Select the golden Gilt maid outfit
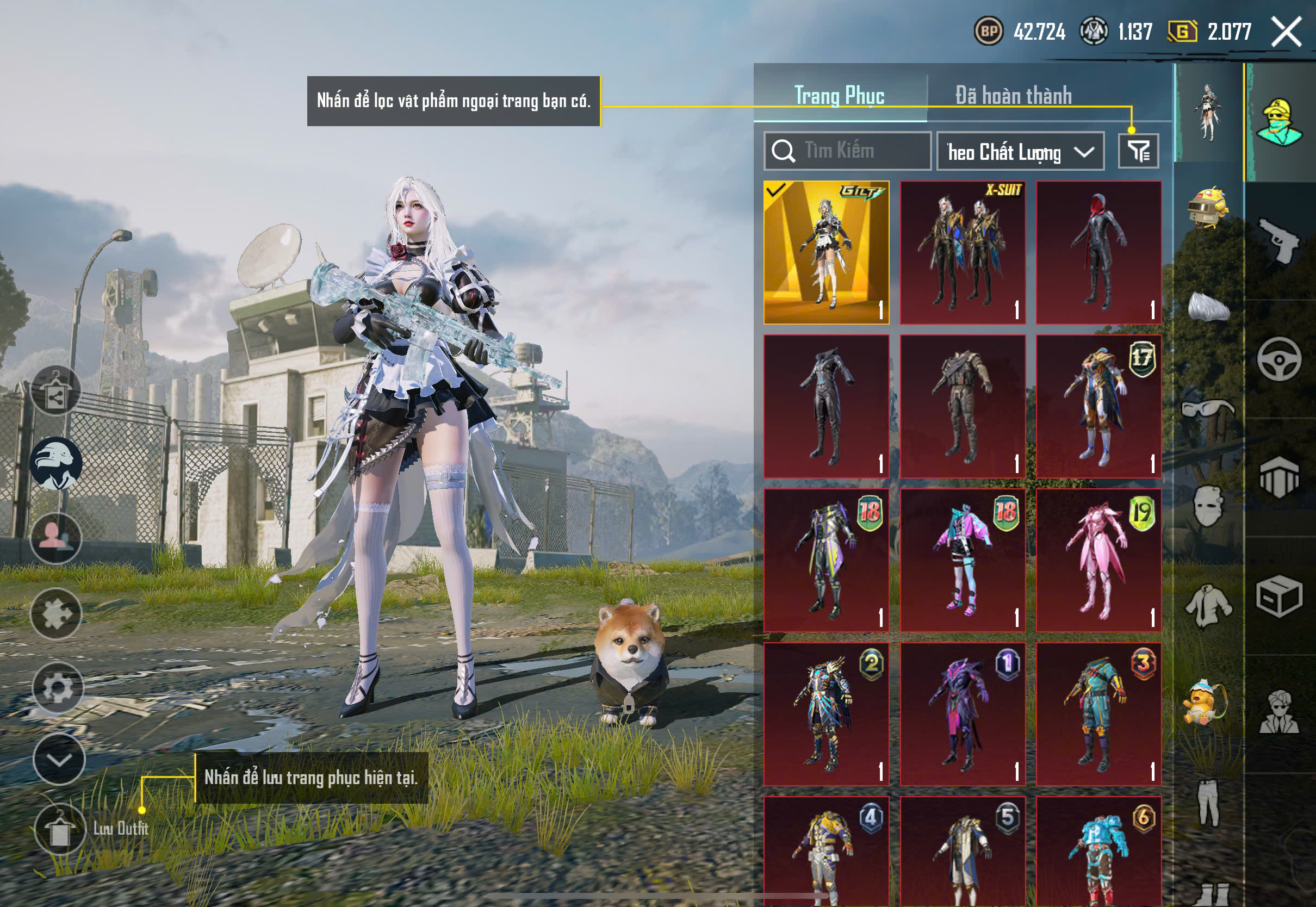The height and width of the screenshot is (907, 1316). click(x=826, y=252)
